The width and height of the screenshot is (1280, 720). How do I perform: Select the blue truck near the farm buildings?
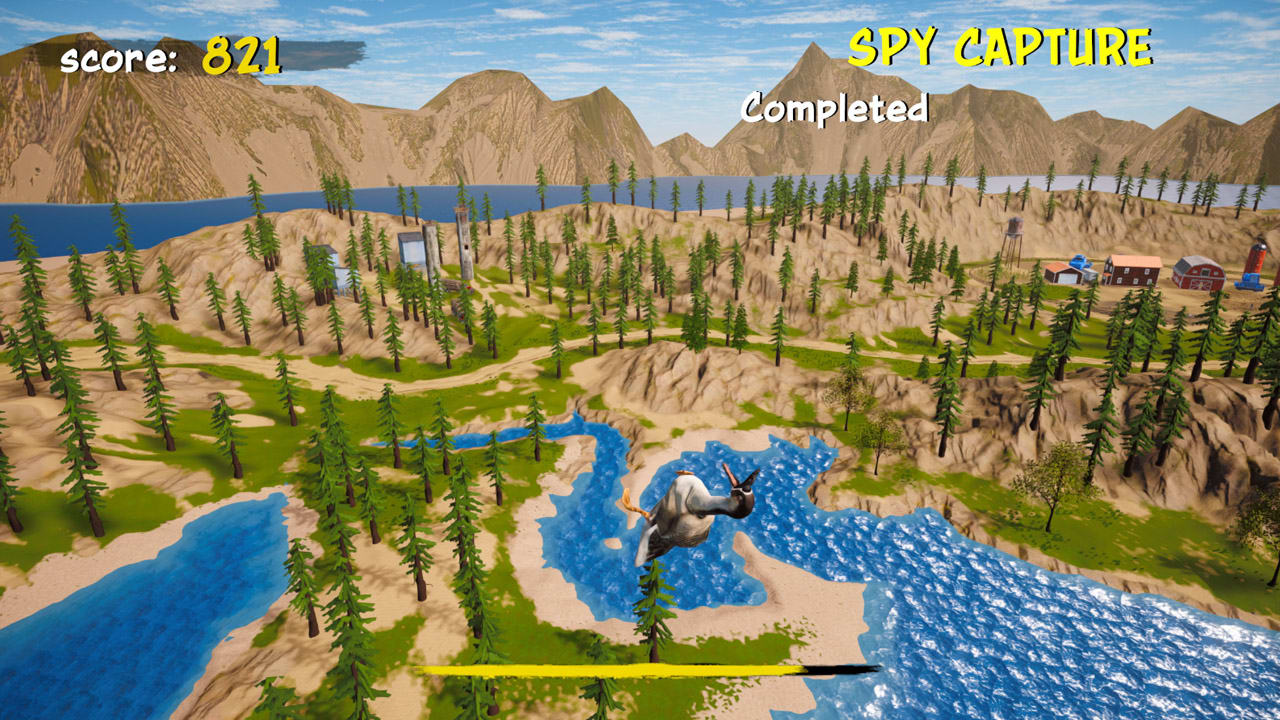(1081, 260)
